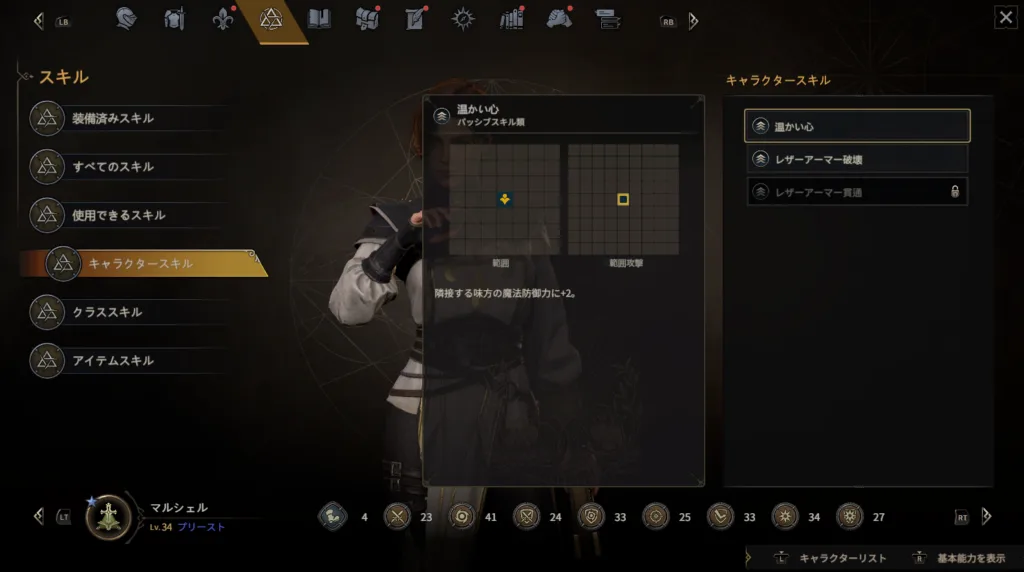Switch to the open book tab
This screenshot has height=572, width=1024.
319,19
